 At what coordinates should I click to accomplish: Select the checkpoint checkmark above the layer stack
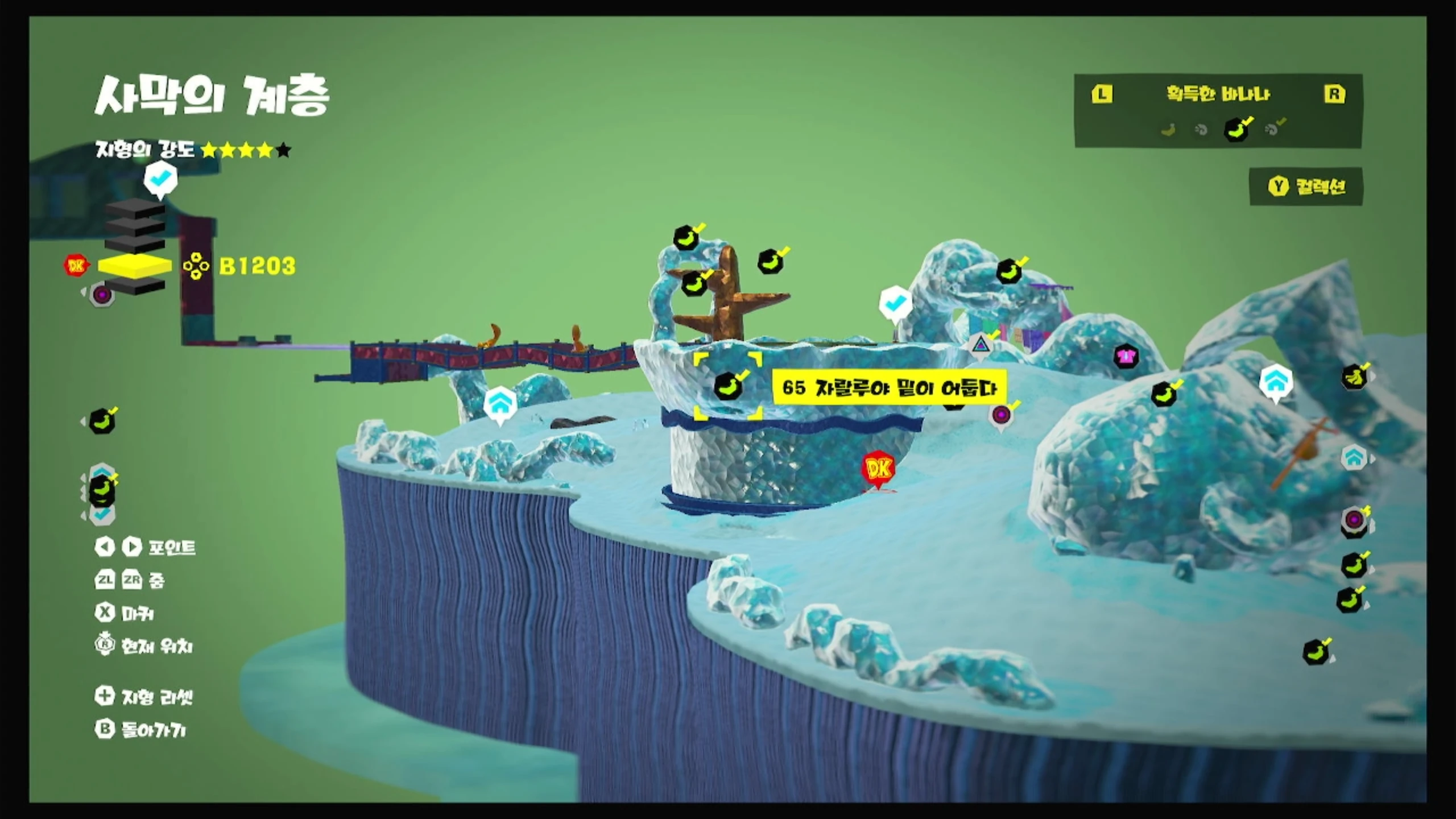coord(160,179)
